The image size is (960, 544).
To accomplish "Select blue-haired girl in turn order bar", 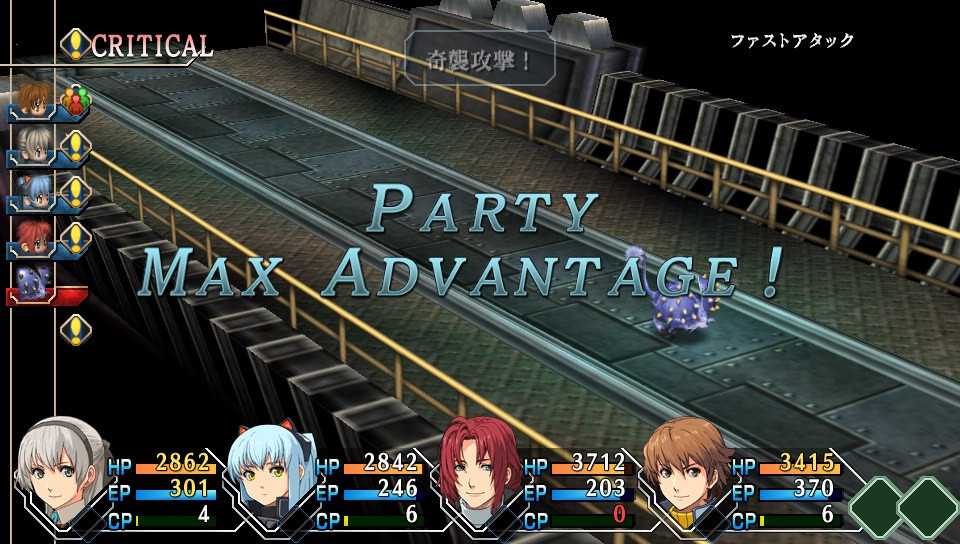I will [x=32, y=191].
